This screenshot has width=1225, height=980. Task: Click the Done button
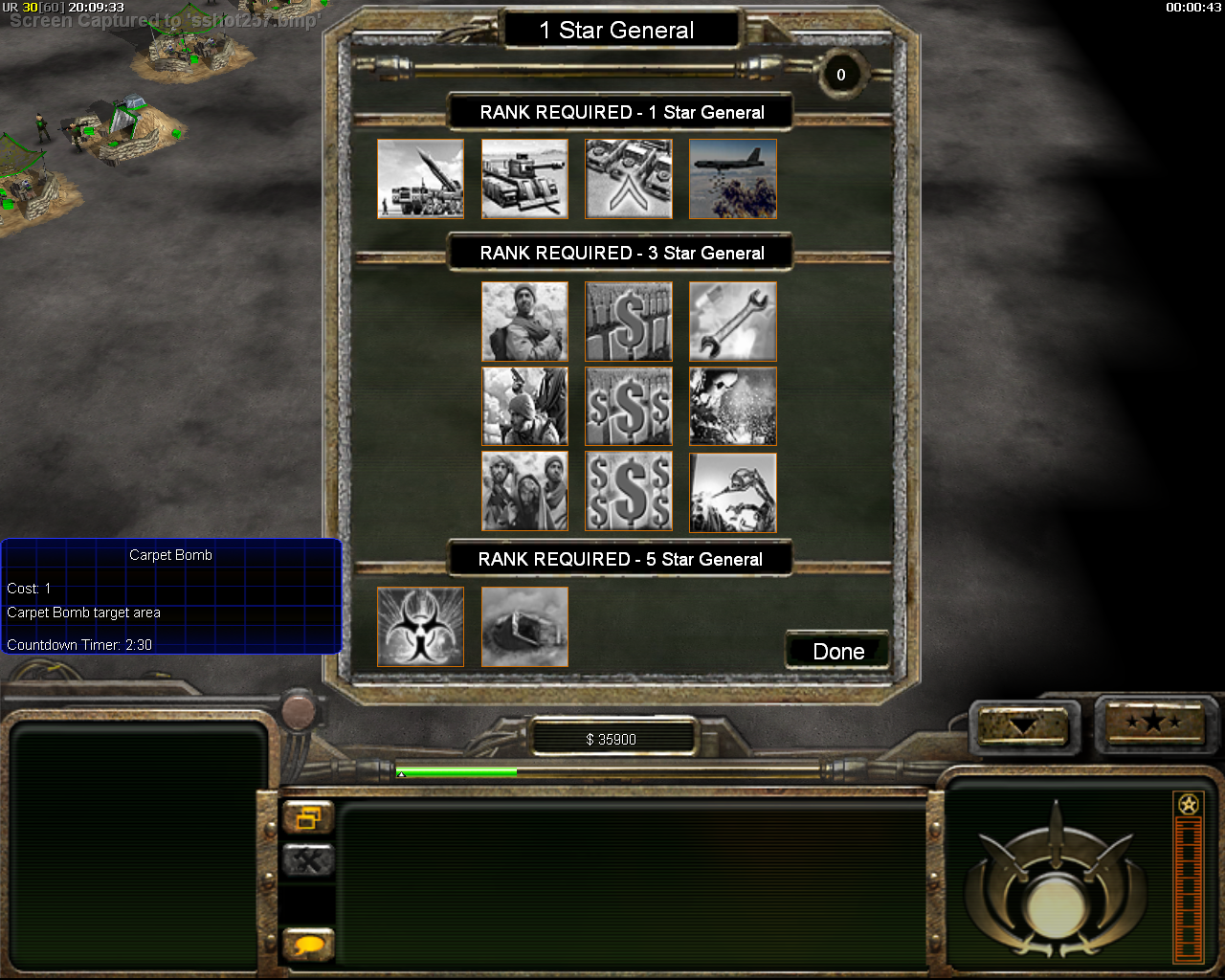[838, 652]
